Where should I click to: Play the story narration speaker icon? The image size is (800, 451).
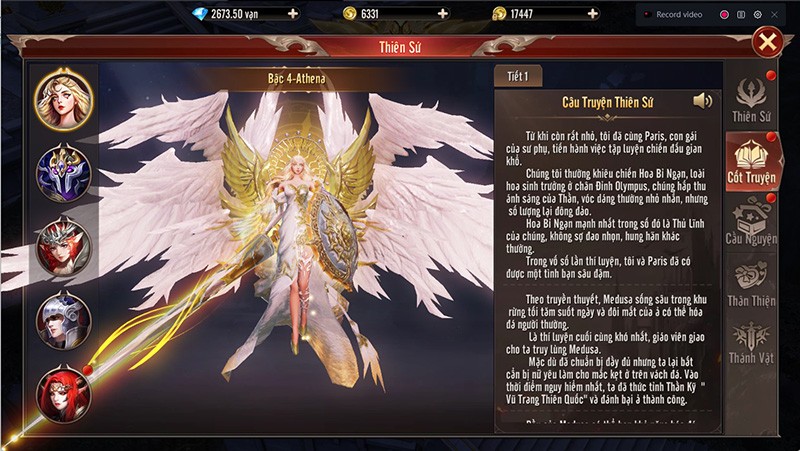[703, 100]
